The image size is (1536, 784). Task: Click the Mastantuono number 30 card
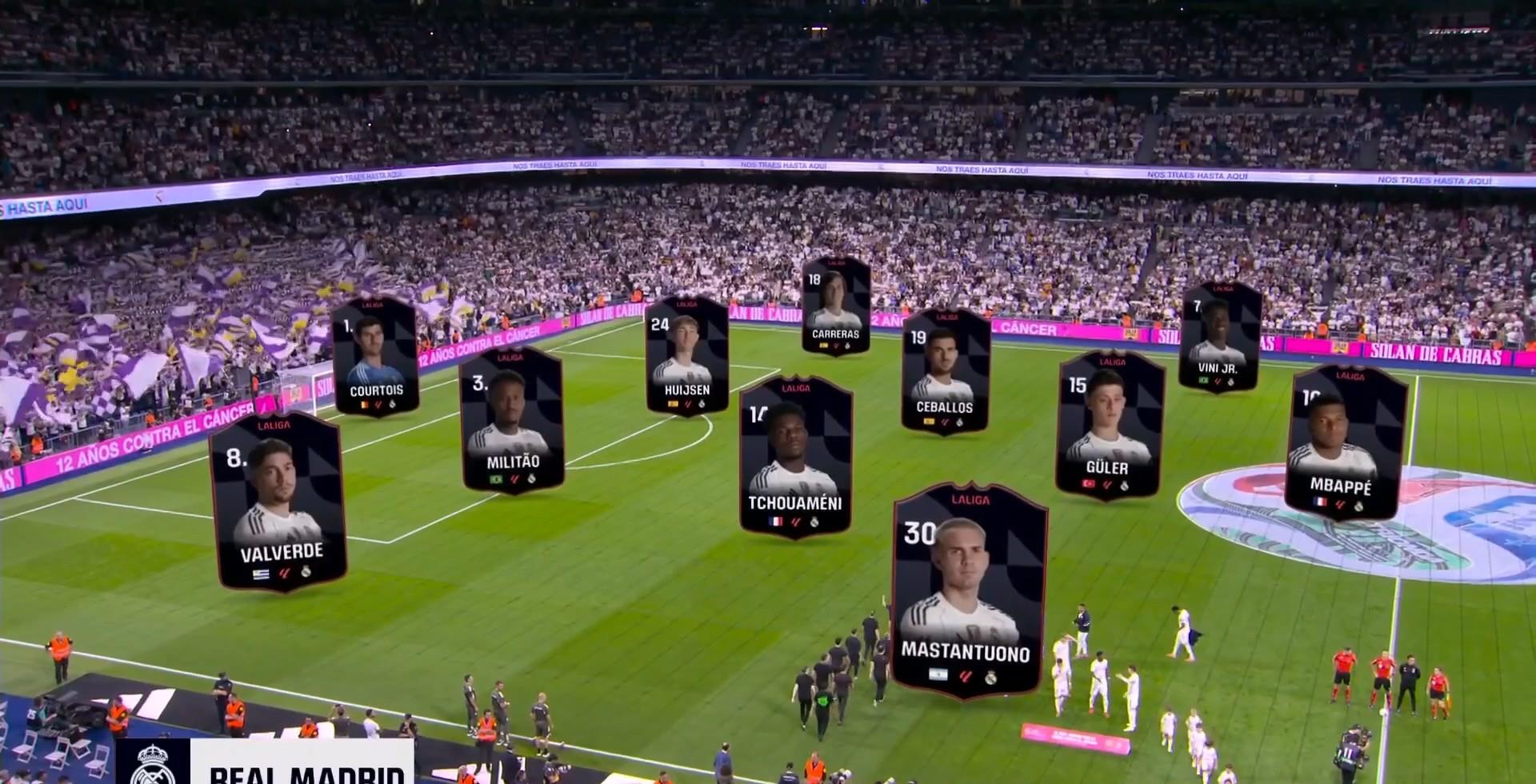(968, 590)
